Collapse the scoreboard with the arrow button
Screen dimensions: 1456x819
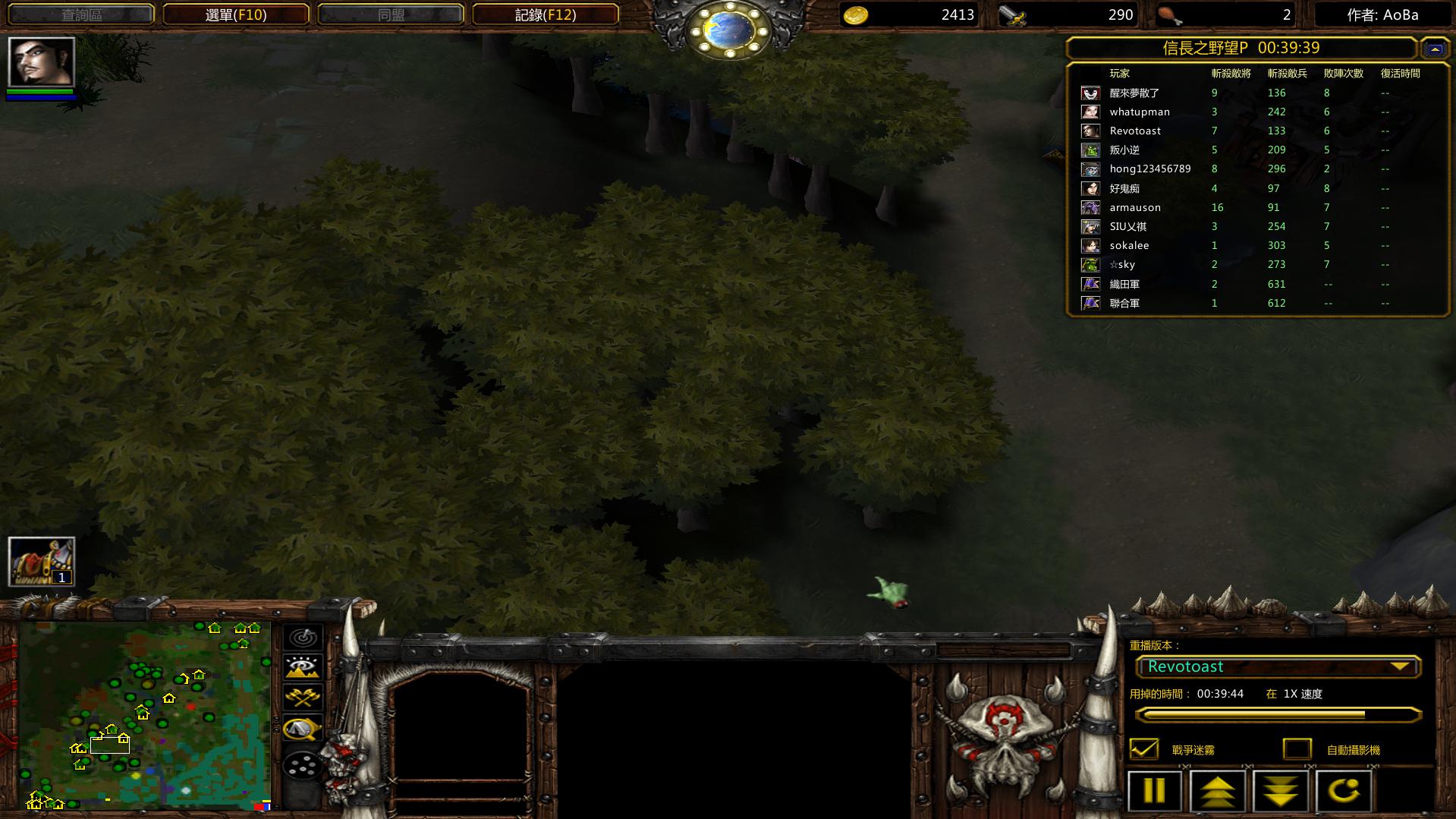click(1434, 49)
